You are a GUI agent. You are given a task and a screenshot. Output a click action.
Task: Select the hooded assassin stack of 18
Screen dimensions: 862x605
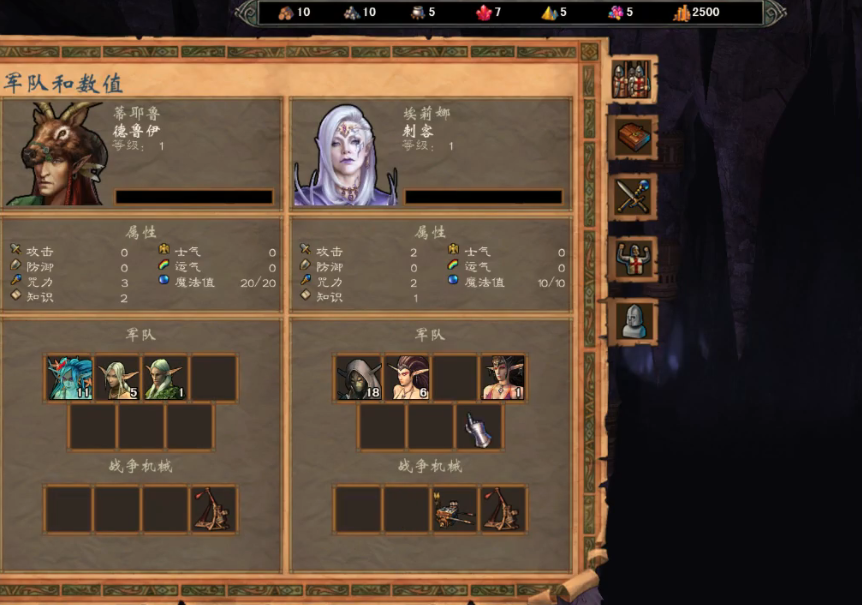359,378
